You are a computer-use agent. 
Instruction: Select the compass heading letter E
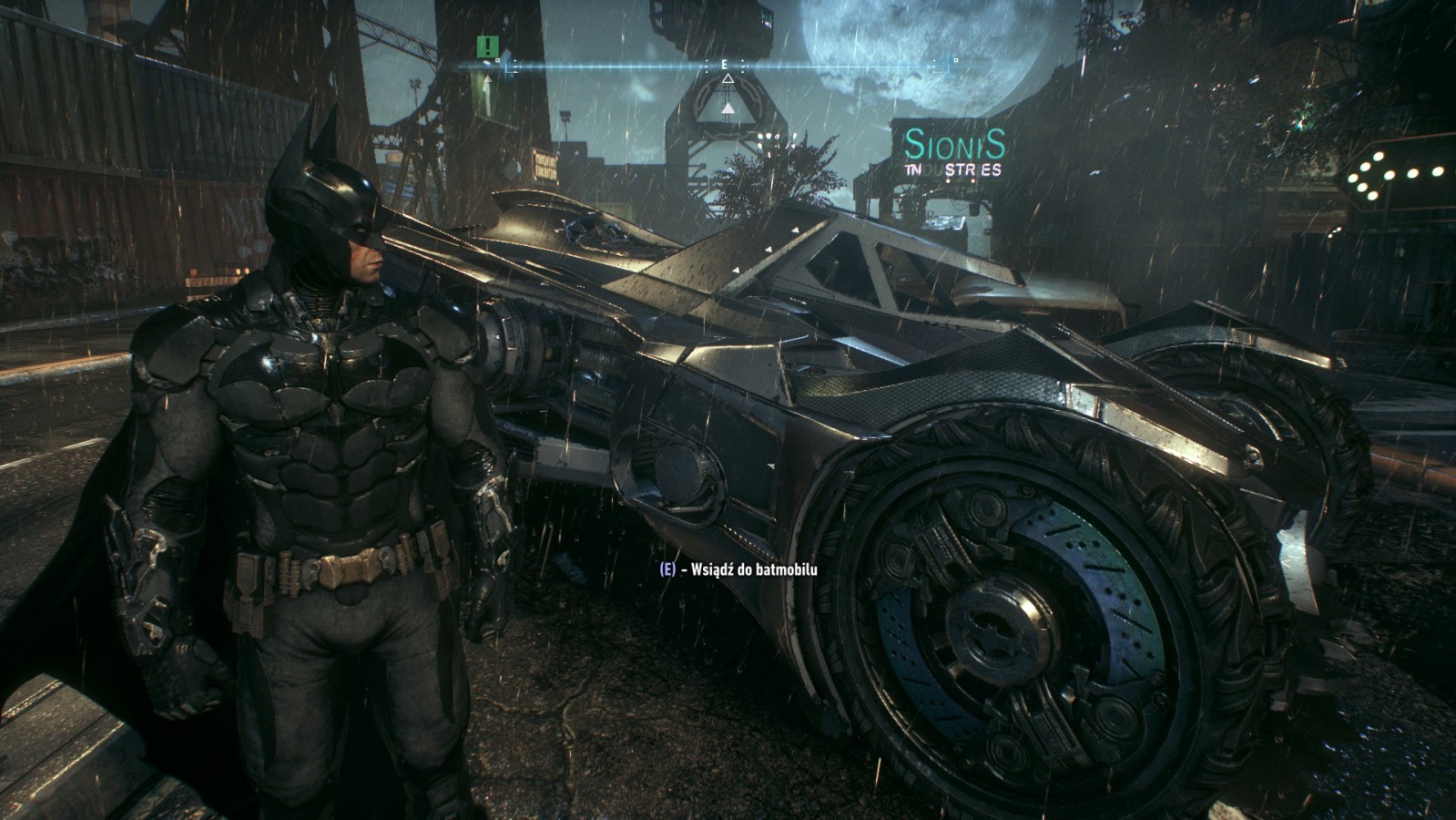click(726, 65)
